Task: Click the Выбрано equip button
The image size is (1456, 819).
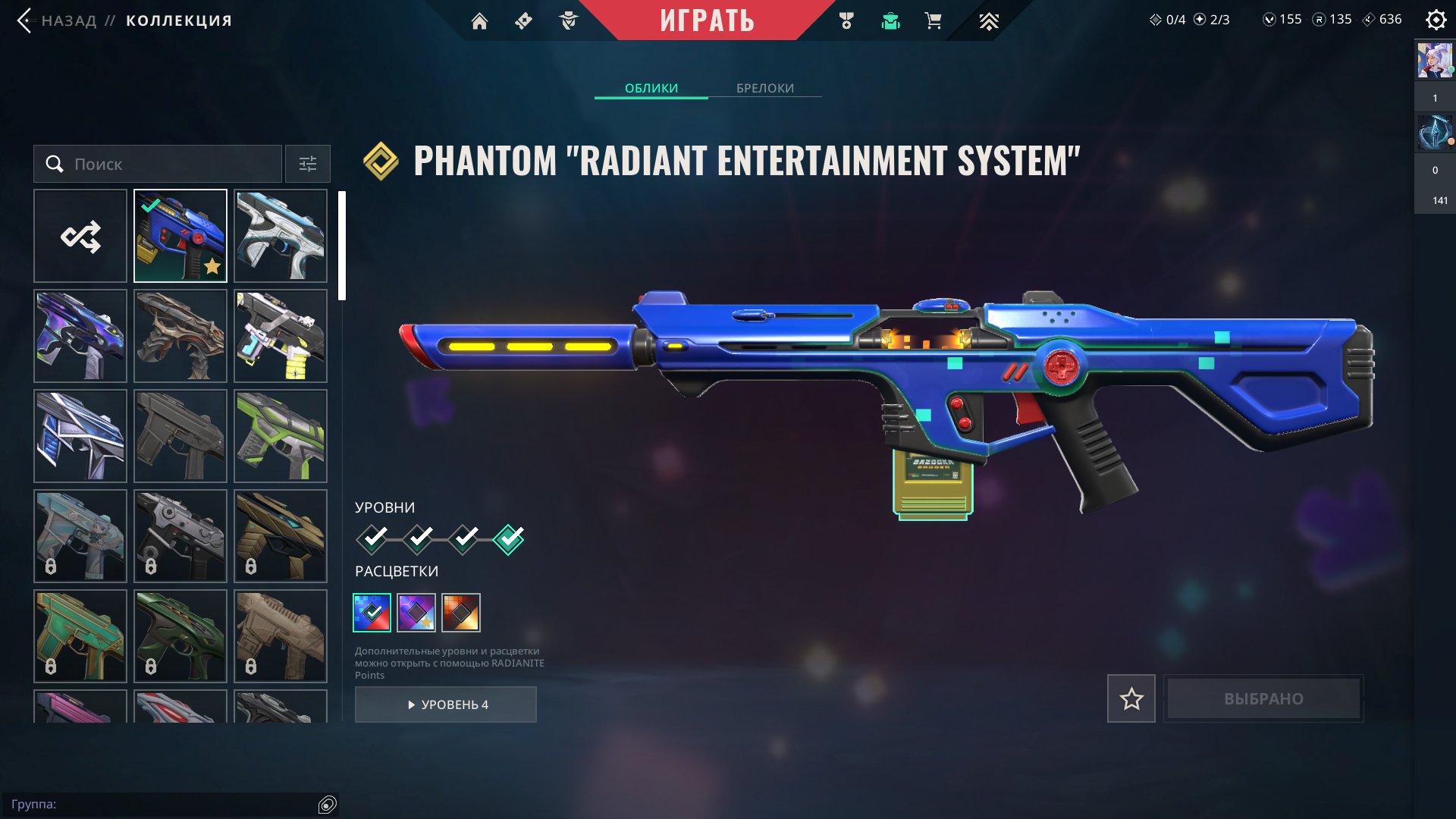Action: [1263, 698]
